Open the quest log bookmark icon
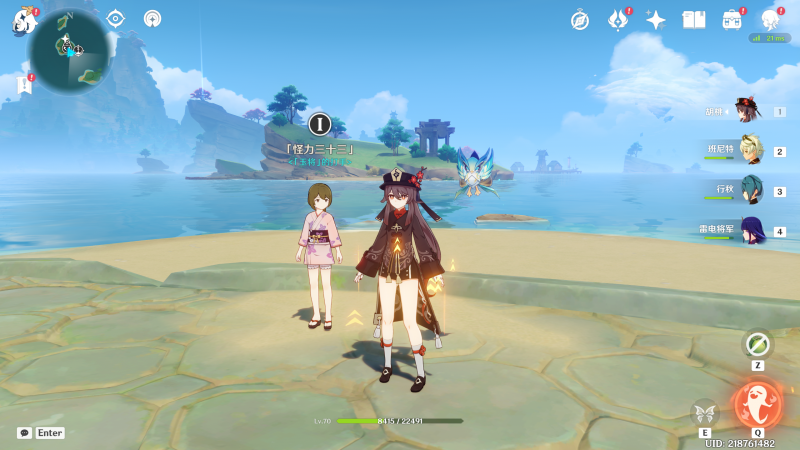Screen dimensions: 800x450 tap(24, 86)
